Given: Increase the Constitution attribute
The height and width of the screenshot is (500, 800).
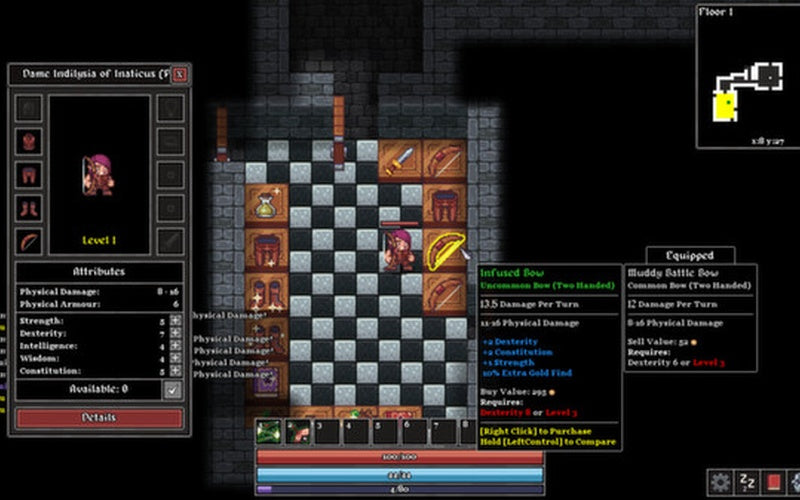Looking at the screenshot, I should [x=175, y=371].
